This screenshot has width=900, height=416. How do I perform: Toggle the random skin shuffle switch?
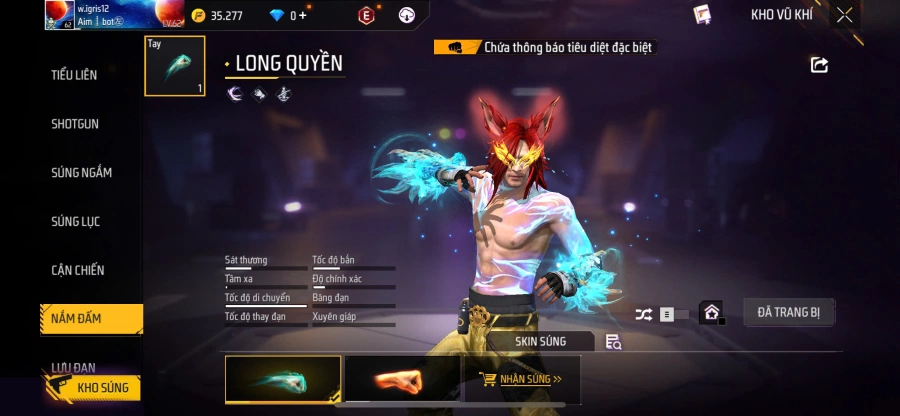[x=661, y=314]
